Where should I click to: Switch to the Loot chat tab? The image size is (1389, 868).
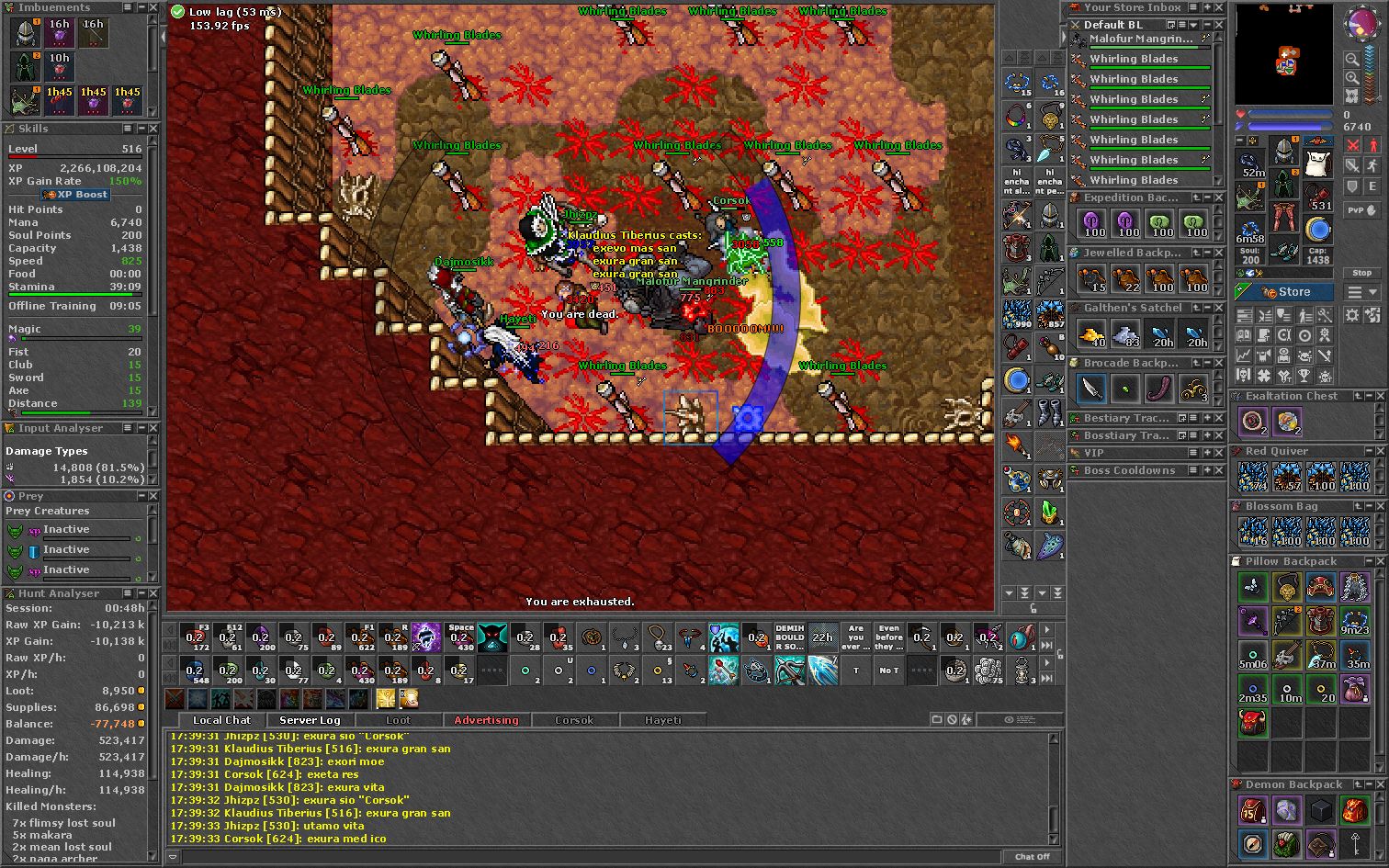tap(398, 720)
